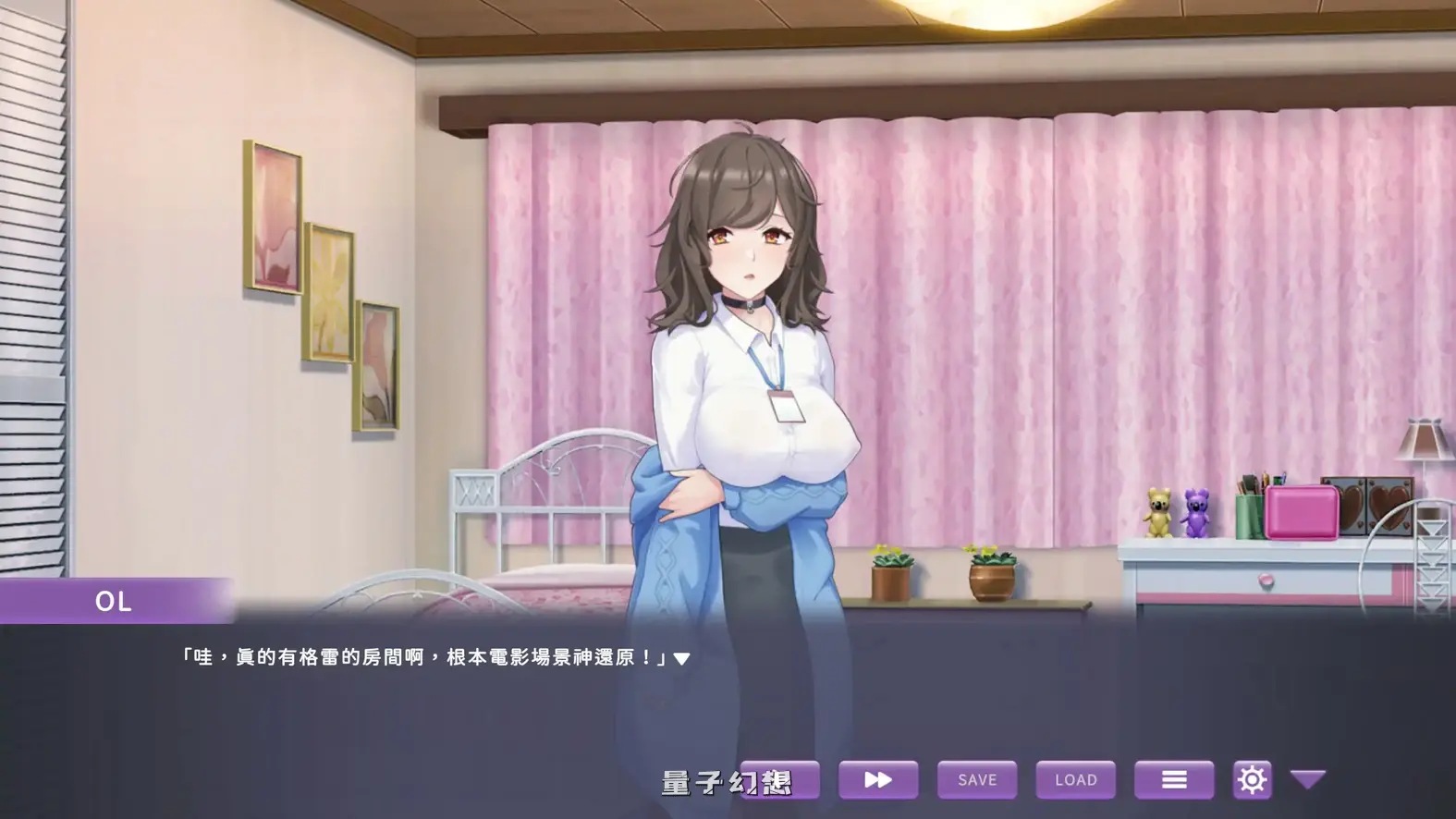Viewport: 1456px width, 819px height.
Task: Open the hamburger menu icon
Action: coord(1174,779)
